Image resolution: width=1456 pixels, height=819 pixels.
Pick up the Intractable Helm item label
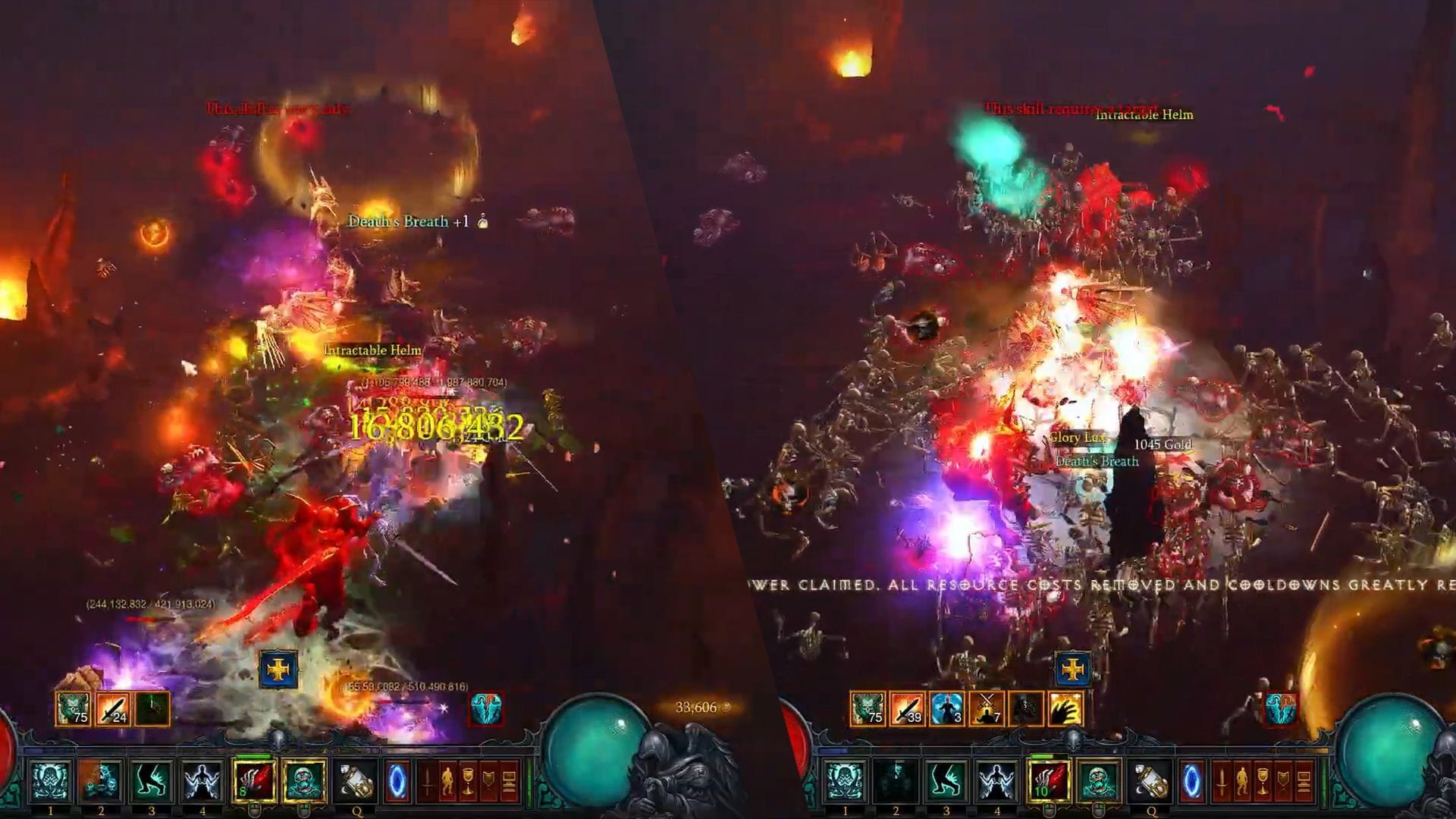click(x=370, y=350)
